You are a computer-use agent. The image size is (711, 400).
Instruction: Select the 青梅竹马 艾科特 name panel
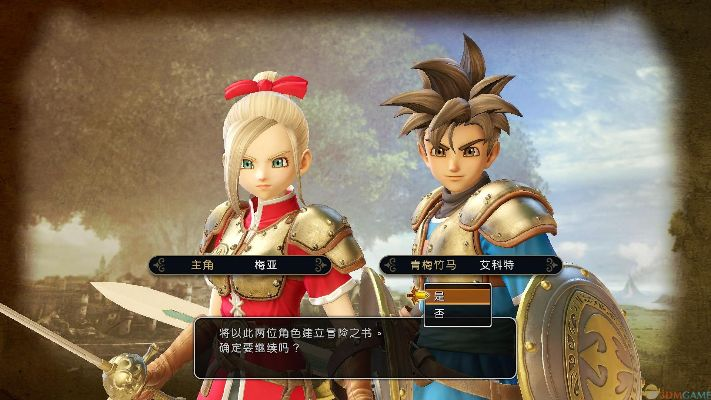click(469, 265)
